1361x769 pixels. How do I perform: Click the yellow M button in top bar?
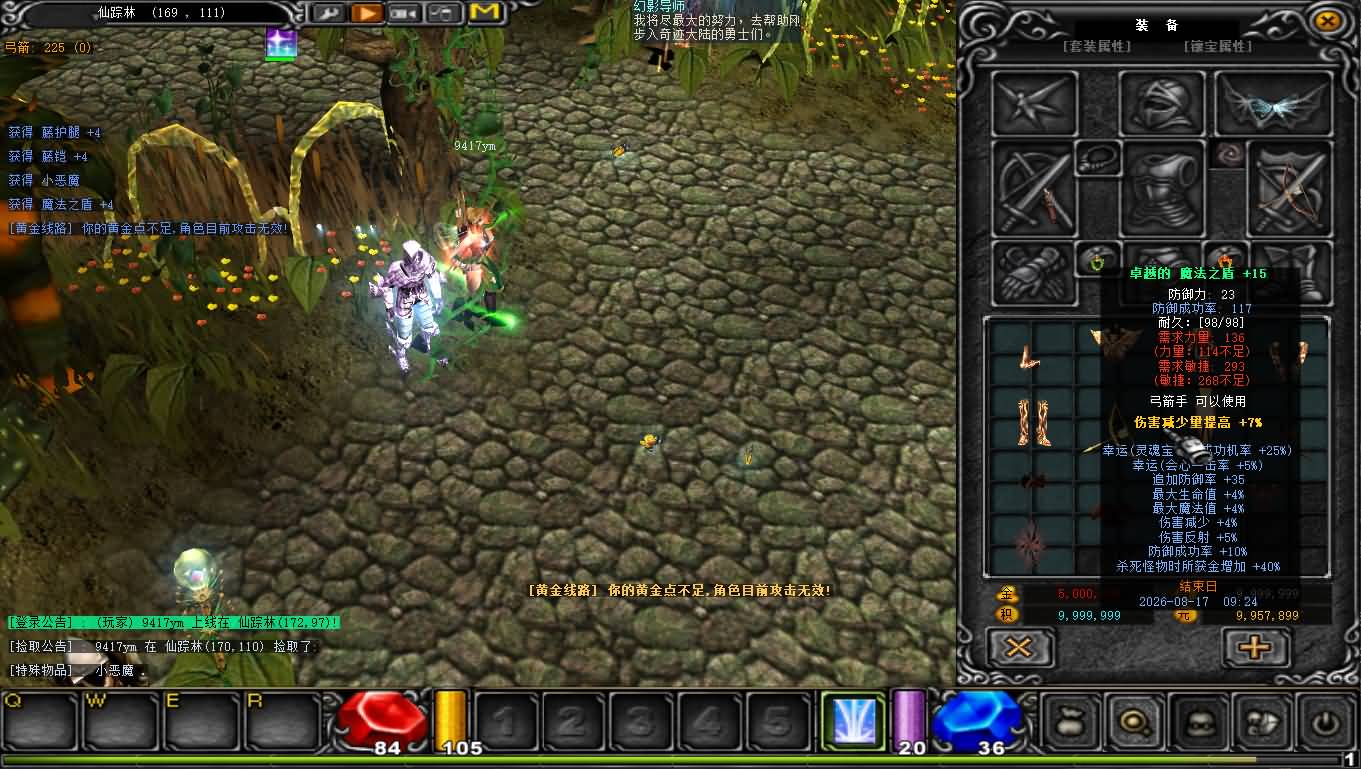pos(484,13)
